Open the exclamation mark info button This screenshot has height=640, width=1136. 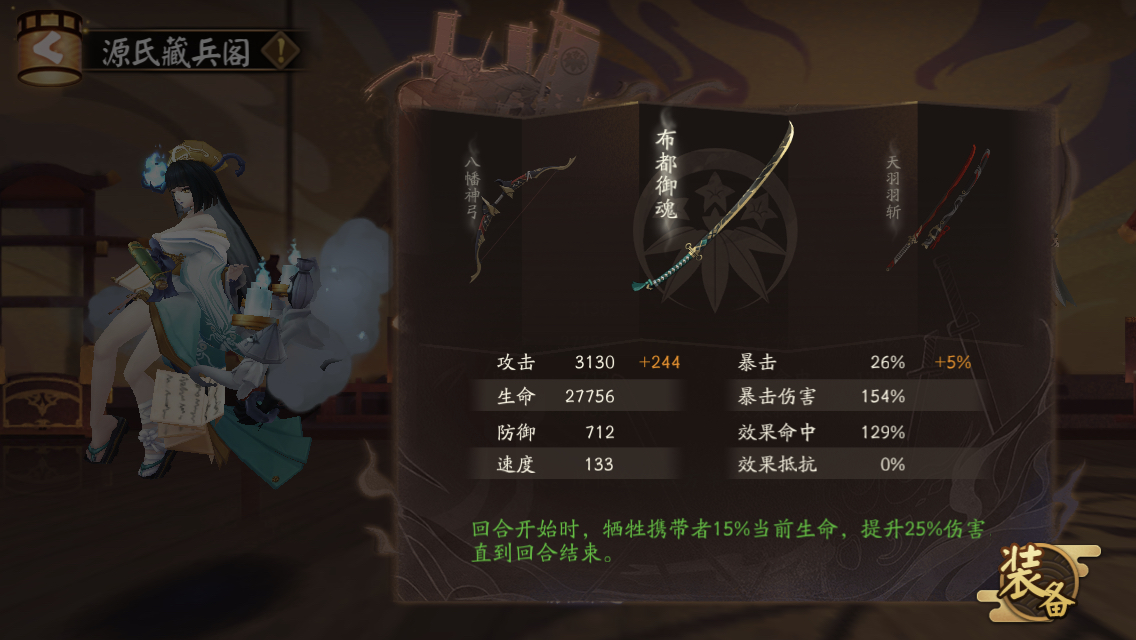[281, 51]
